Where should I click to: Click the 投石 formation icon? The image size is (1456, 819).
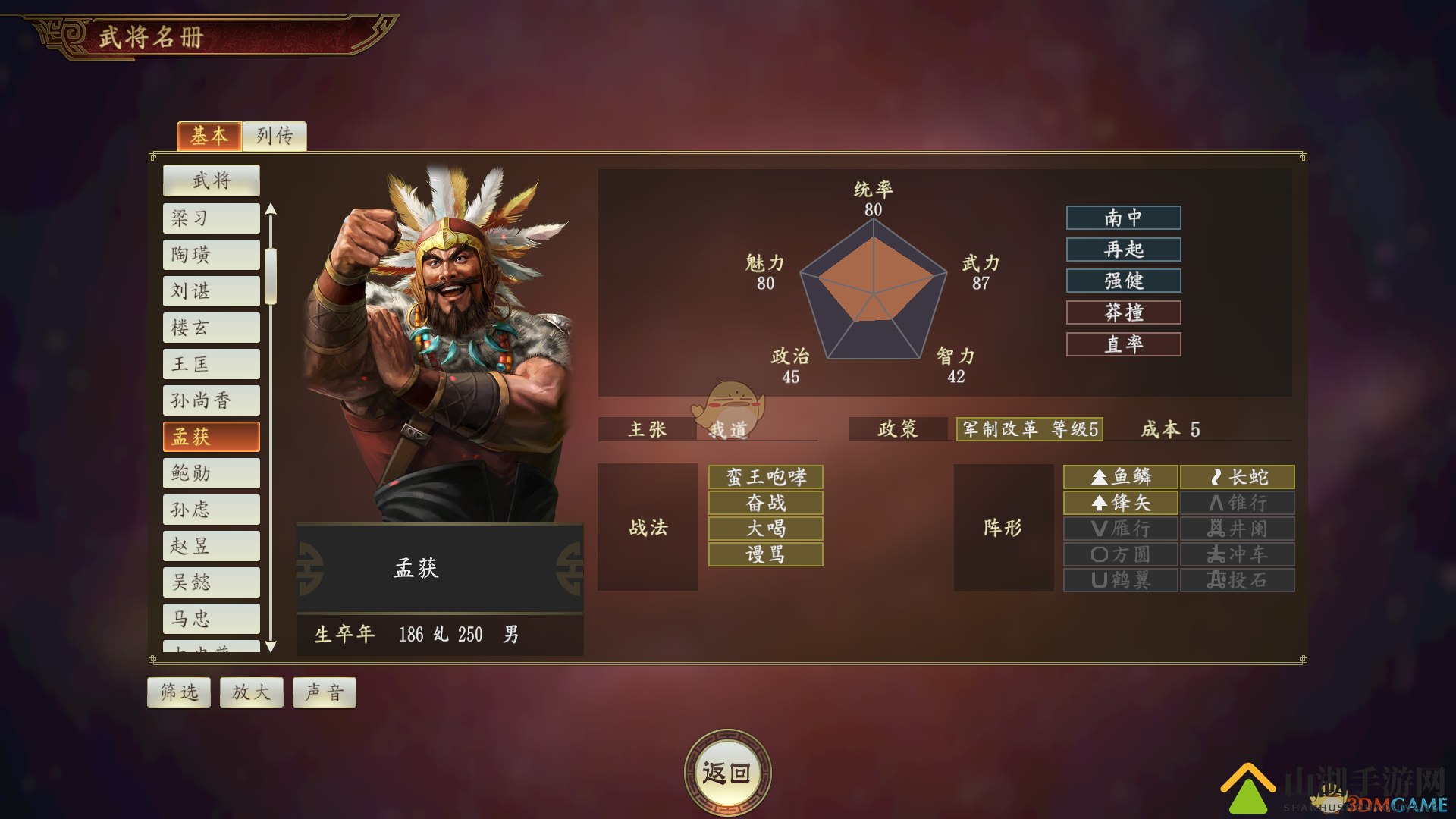click(x=1237, y=580)
